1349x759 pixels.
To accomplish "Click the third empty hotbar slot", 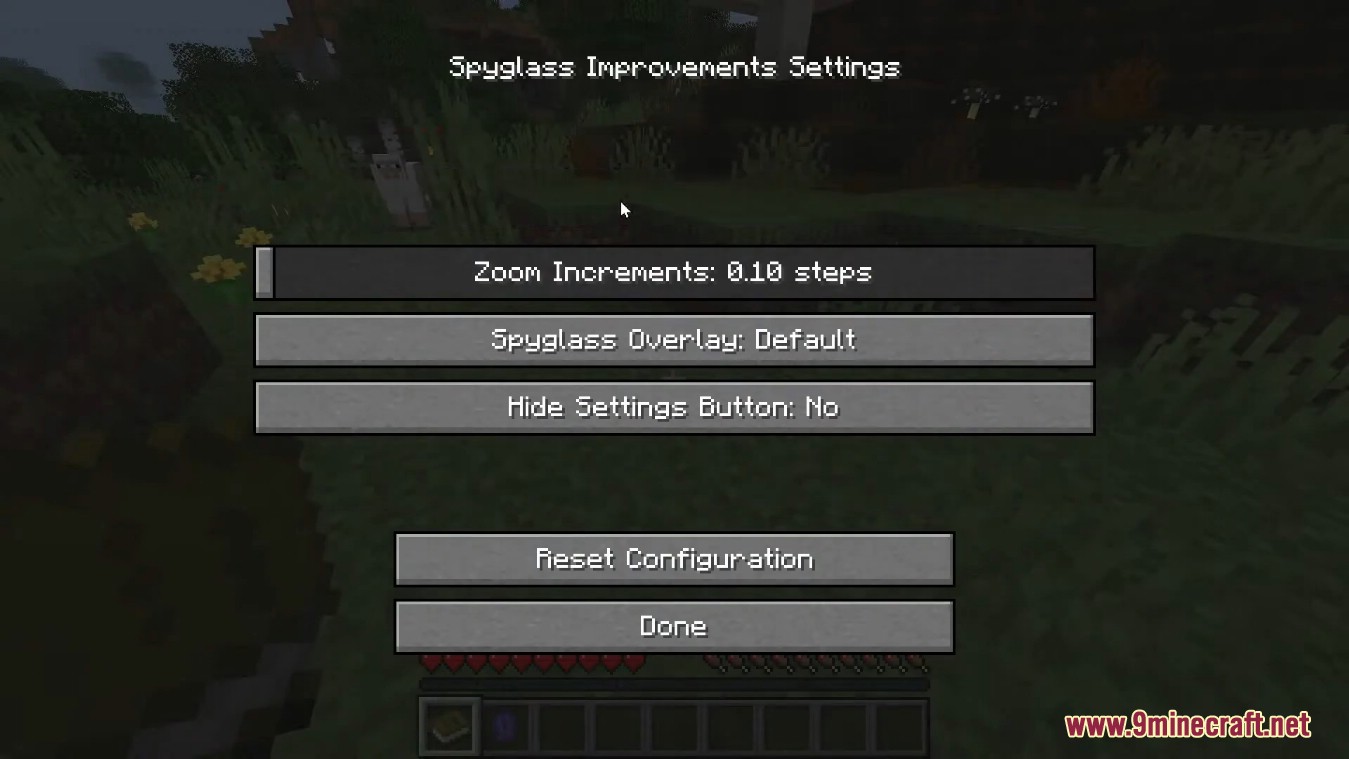I will click(x=560, y=727).
